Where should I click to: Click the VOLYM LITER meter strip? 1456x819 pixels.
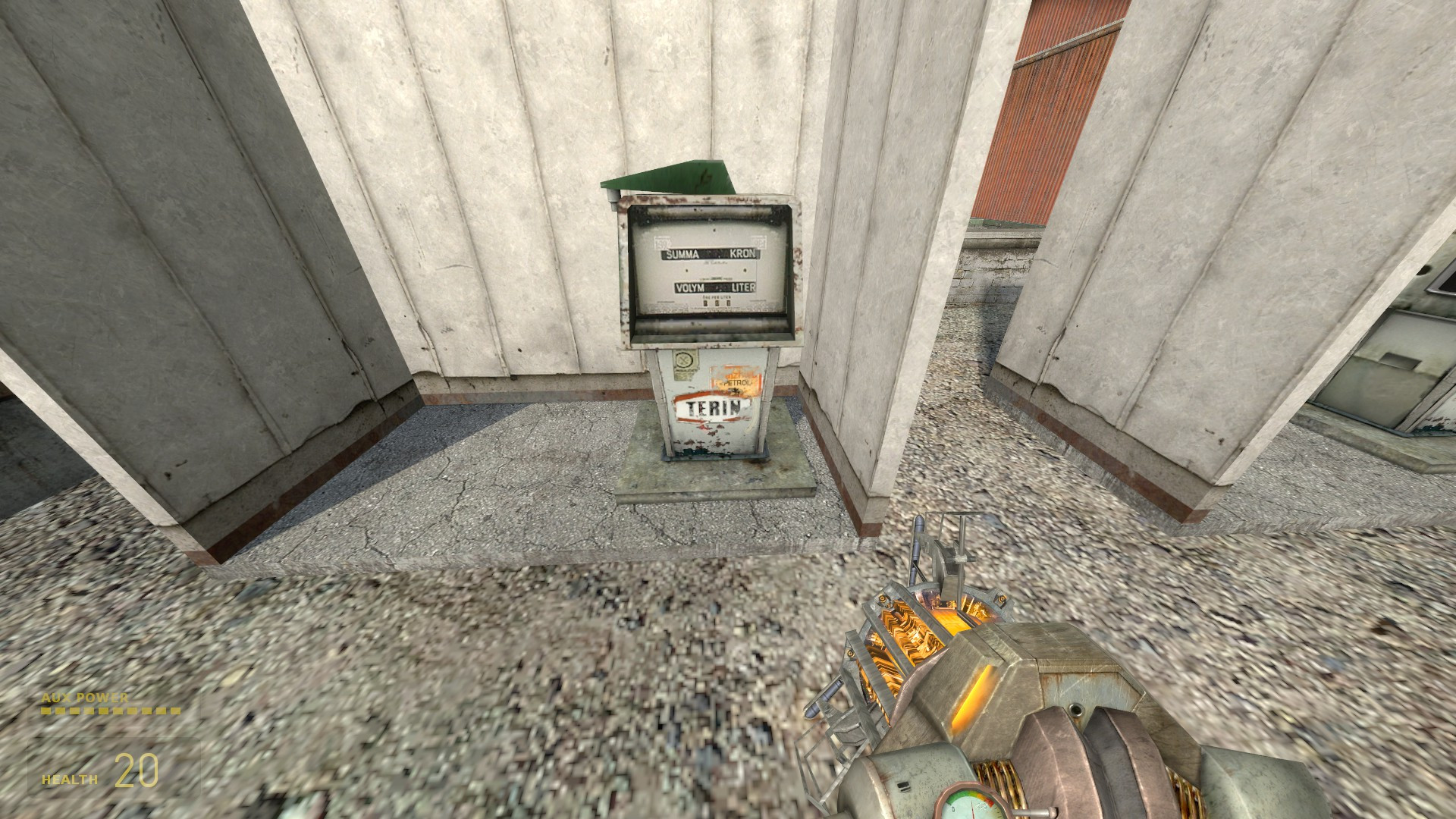click(715, 287)
